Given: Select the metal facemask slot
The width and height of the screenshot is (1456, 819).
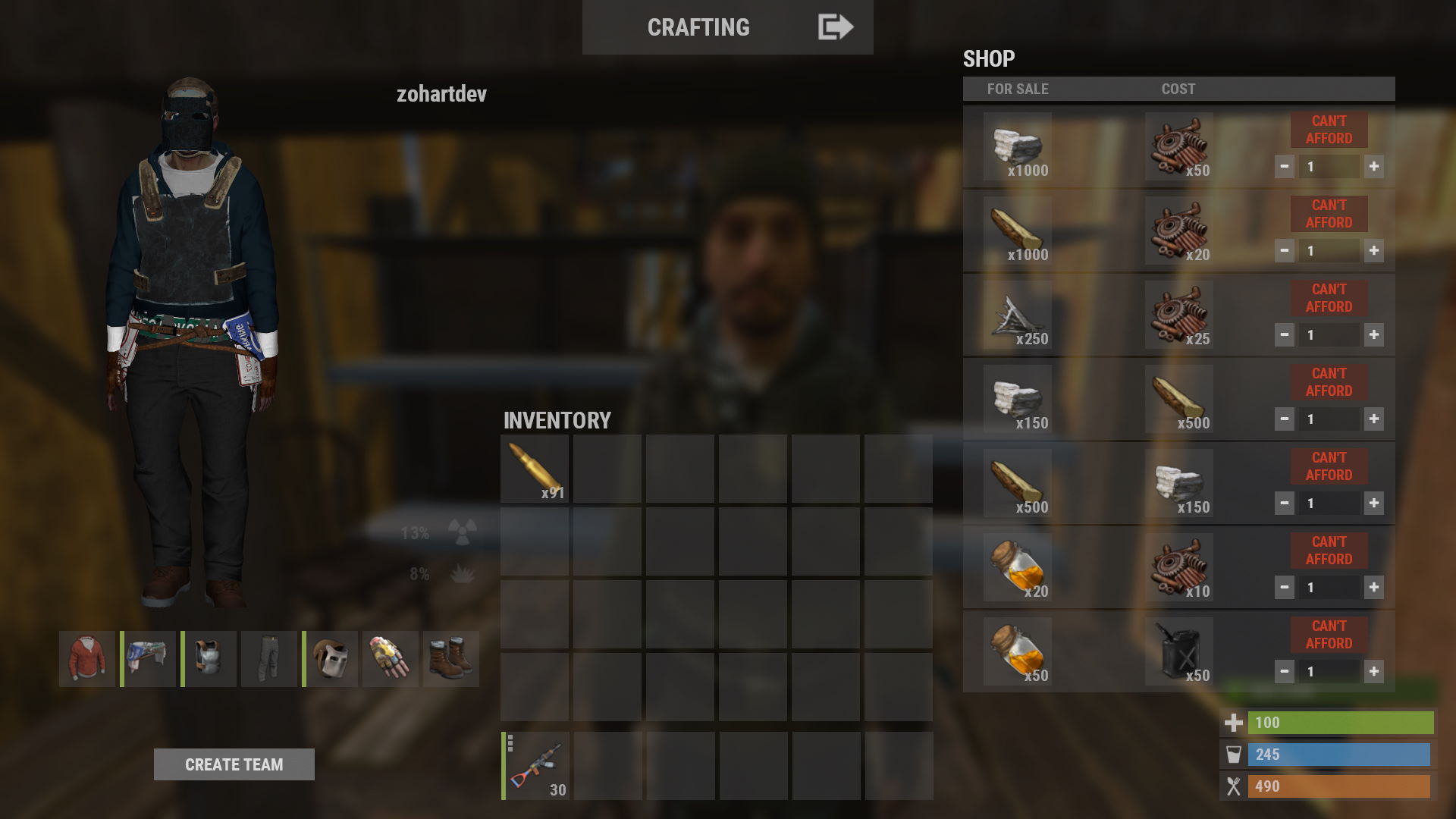Looking at the screenshot, I should 331,659.
